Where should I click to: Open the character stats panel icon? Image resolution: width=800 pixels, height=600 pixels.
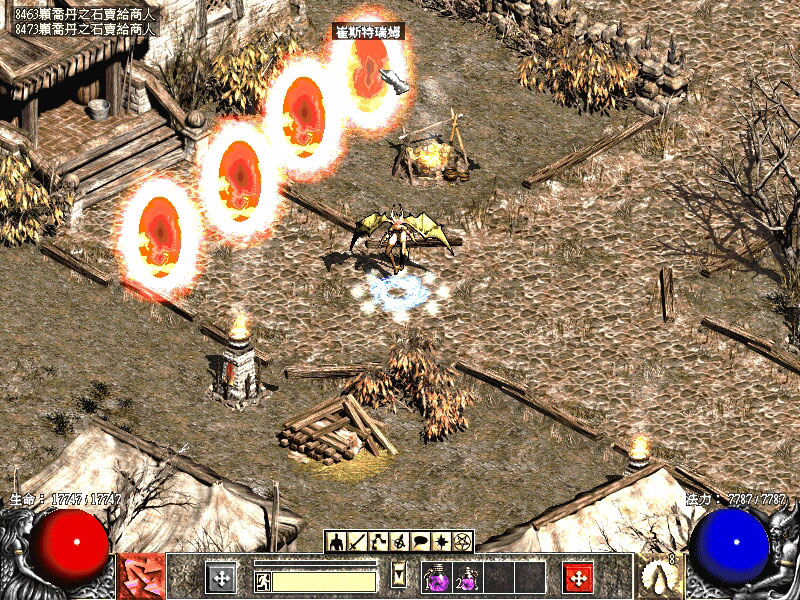[337, 541]
